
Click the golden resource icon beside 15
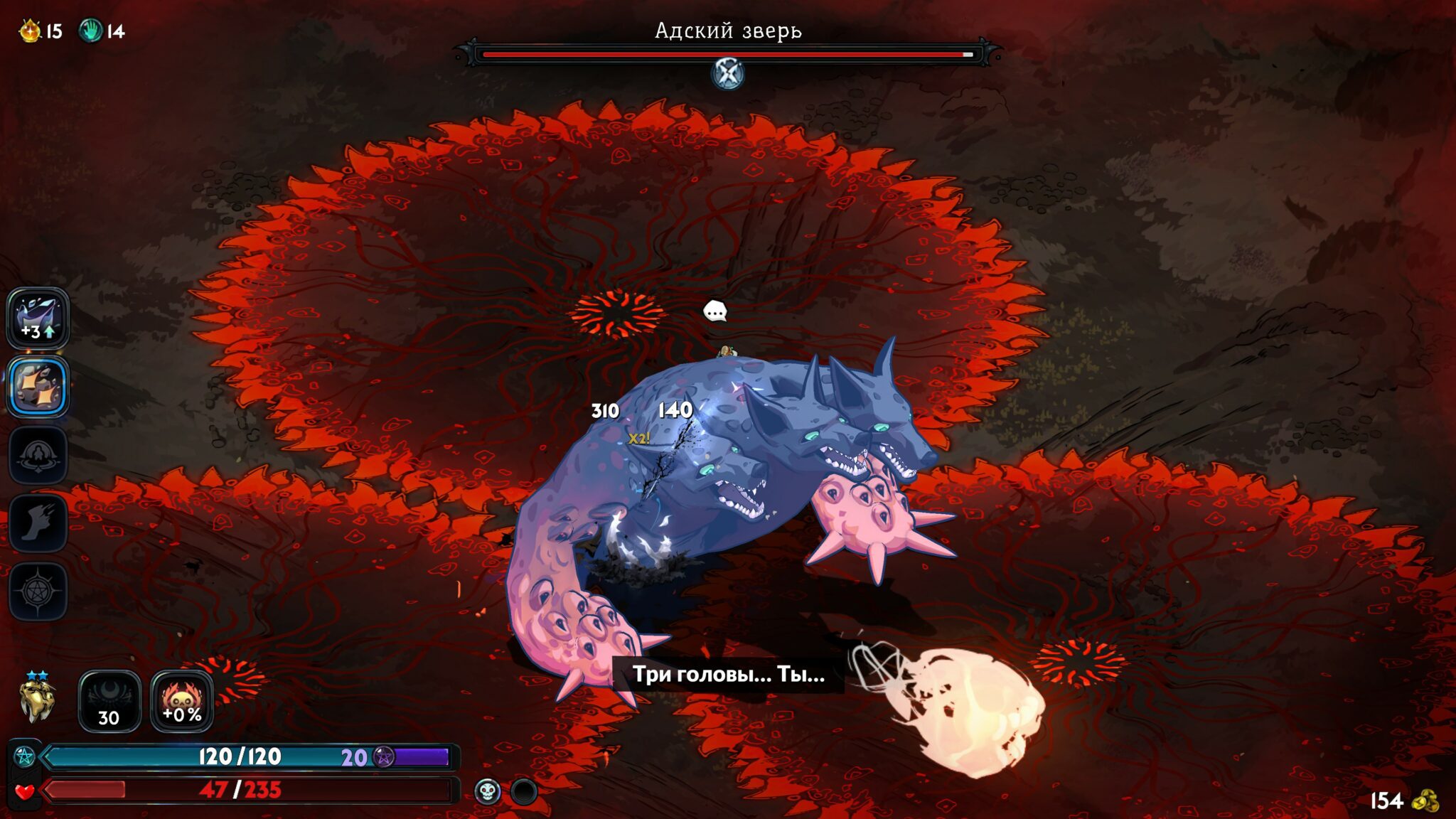tap(30, 31)
